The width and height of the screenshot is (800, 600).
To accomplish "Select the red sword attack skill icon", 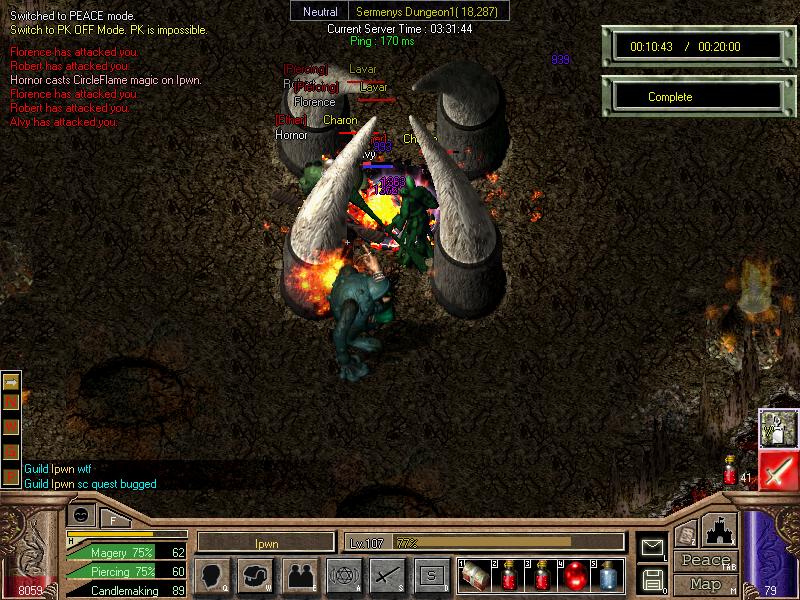I will point(778,470).
